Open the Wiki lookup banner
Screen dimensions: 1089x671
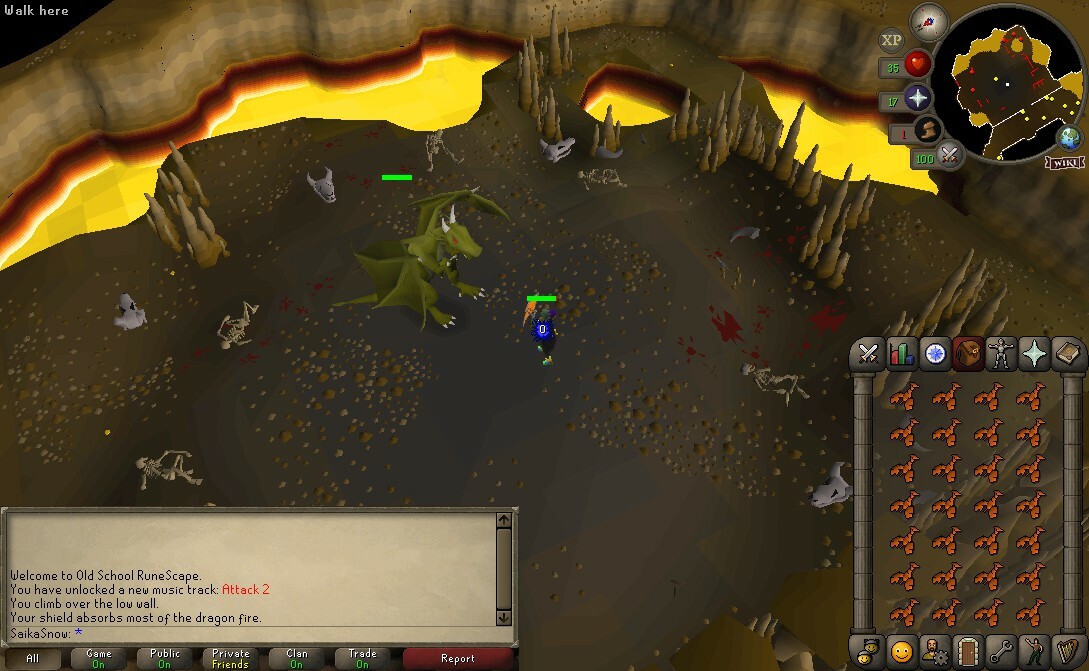coord(1064,162)
